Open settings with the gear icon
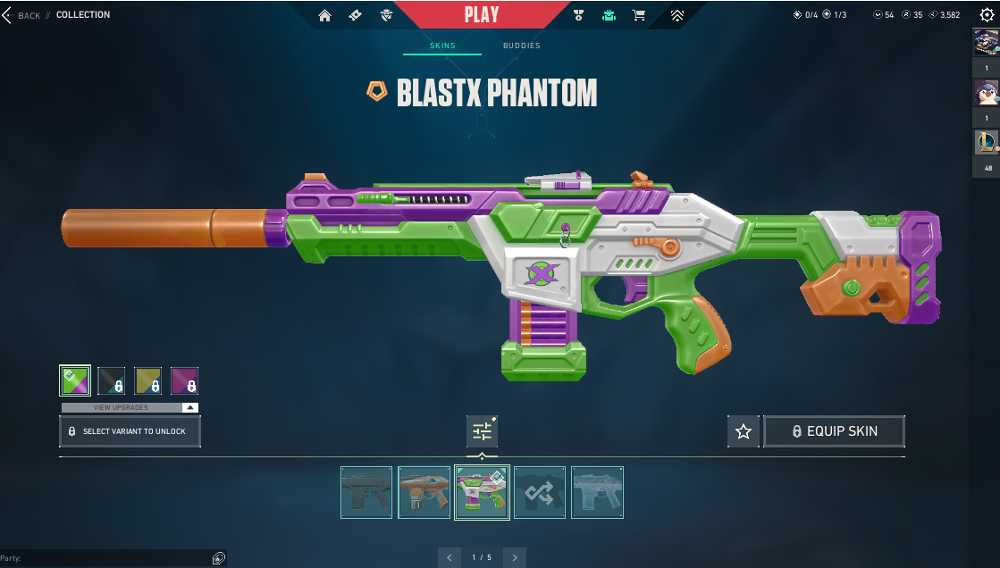The width and height of the screenshot is (1000, 568). (x=987, y=15)
